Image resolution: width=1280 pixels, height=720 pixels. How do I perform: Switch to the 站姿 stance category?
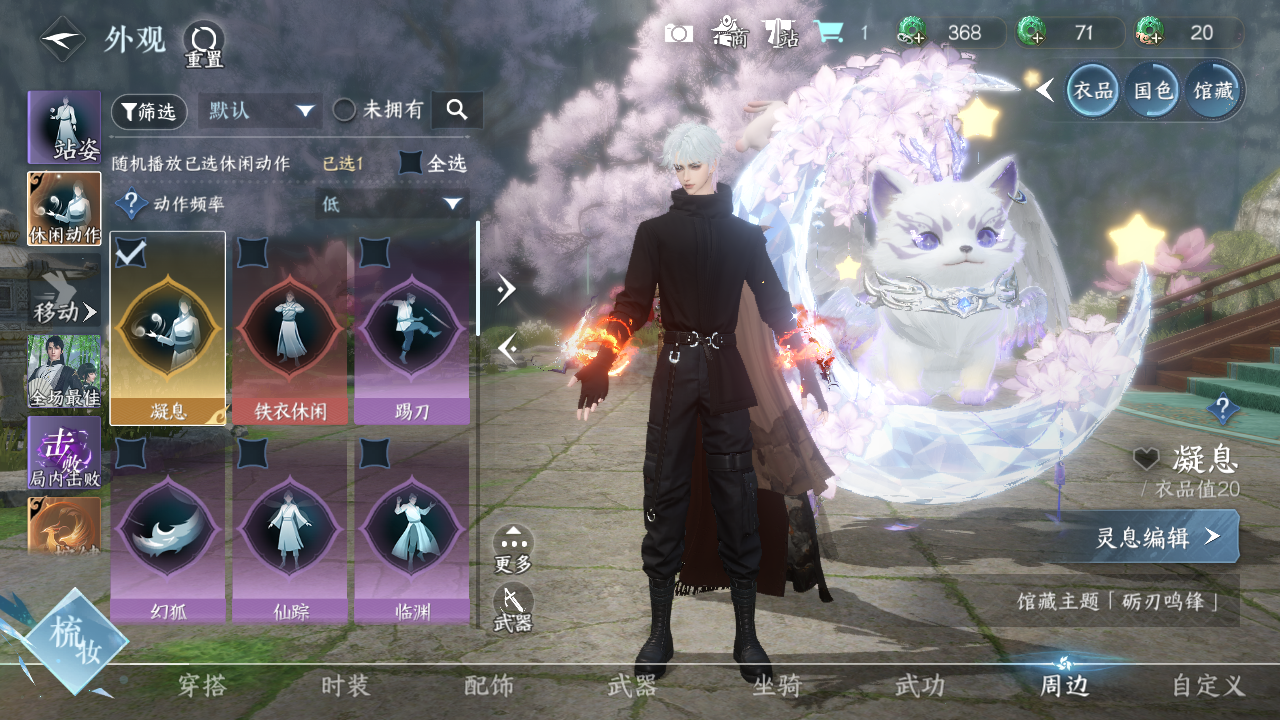click(x=64, y=127)
